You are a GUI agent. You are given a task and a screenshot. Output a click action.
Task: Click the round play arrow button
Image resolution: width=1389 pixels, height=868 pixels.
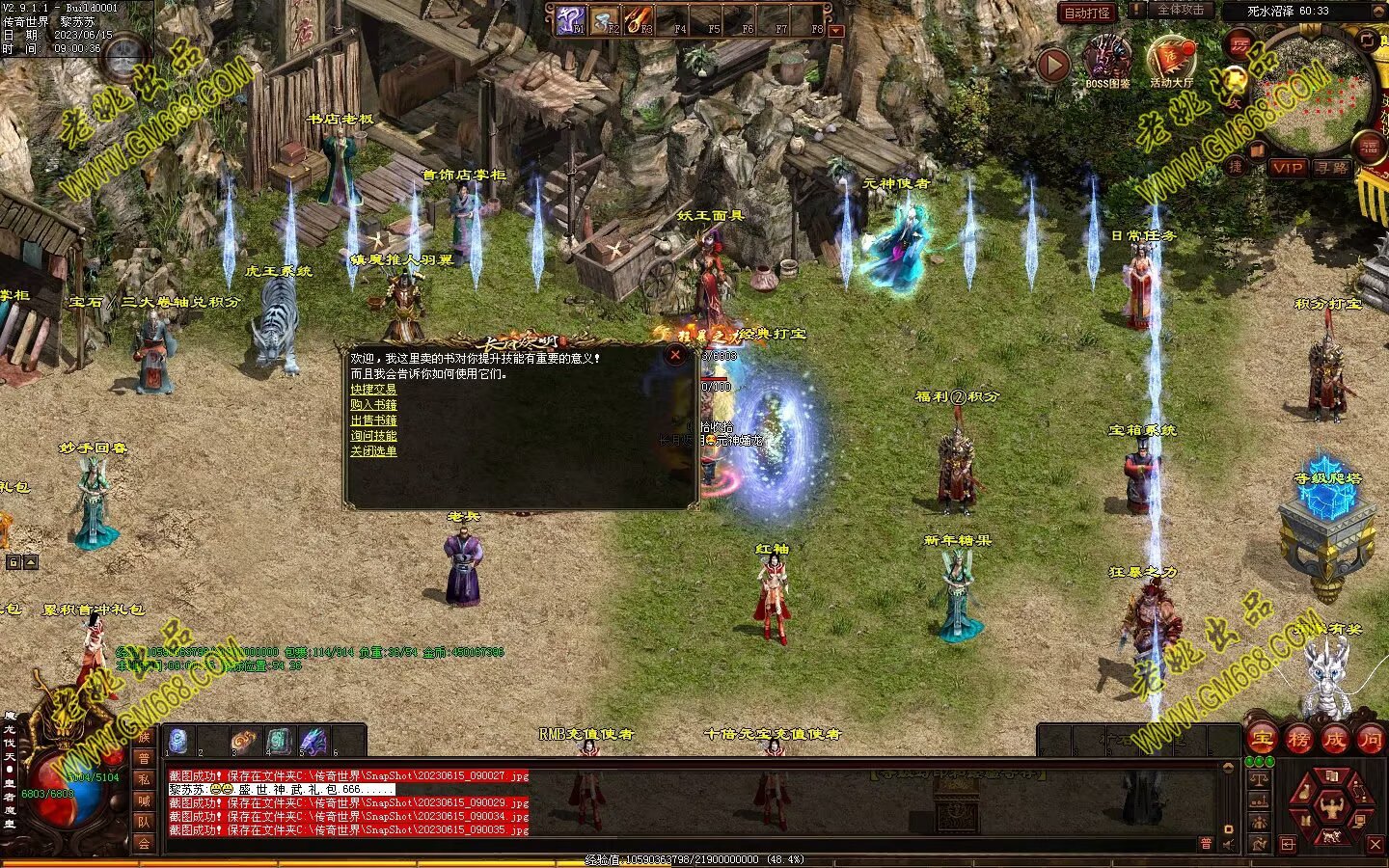(1053, 65)
